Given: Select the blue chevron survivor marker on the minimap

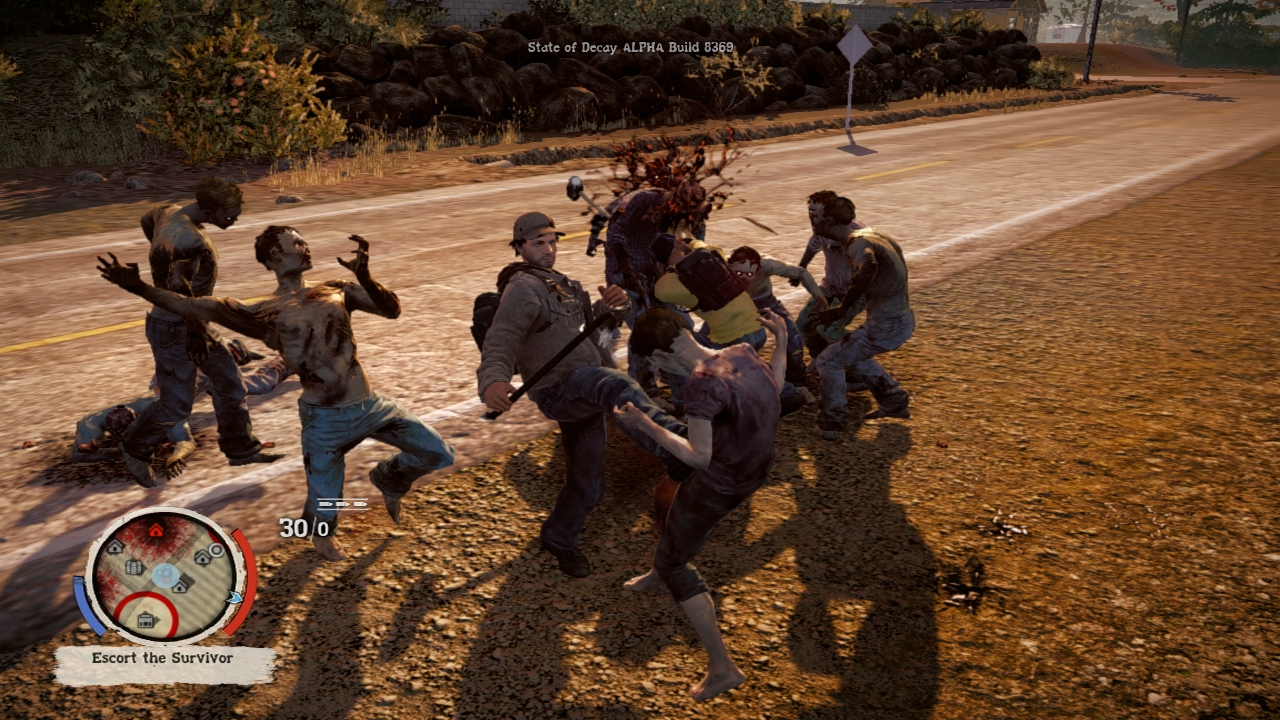Looking at the screenshot, I should tap(235, 598).
